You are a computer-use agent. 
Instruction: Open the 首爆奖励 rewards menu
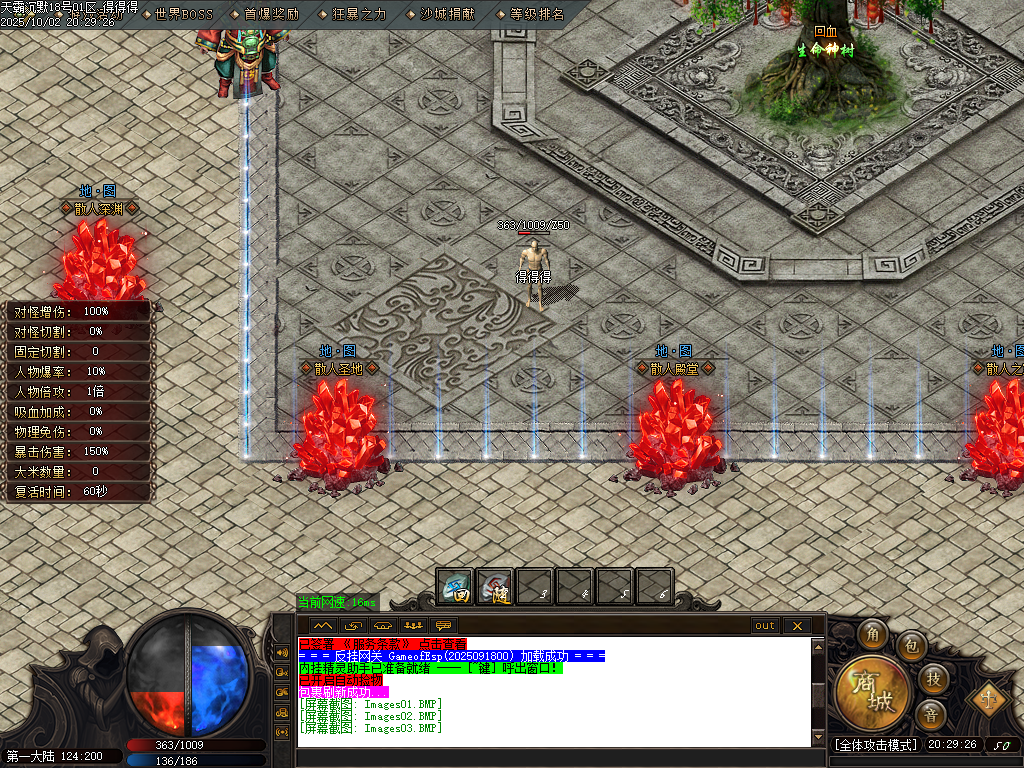(x=271, y=15)
